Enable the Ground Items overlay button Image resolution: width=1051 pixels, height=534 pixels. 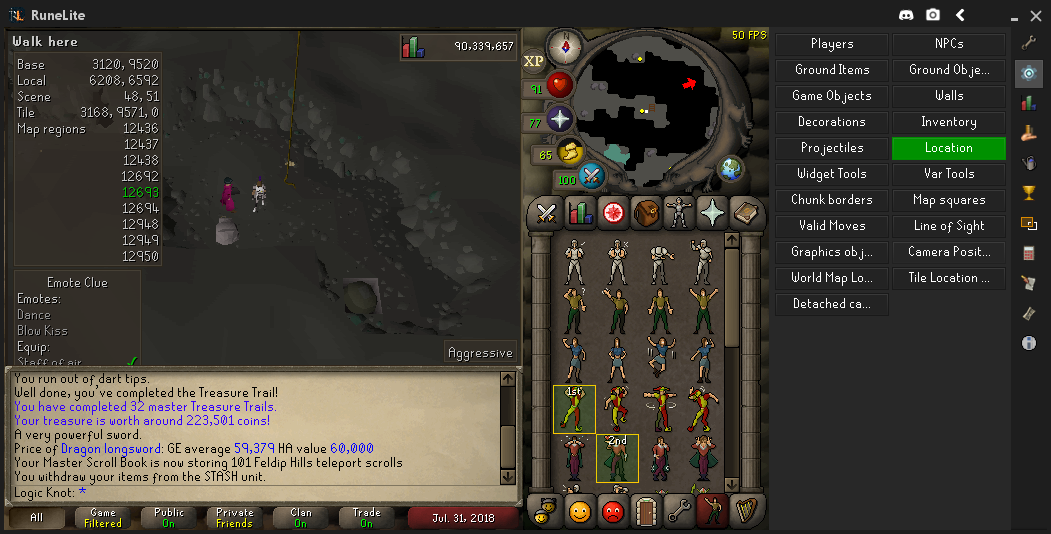[832, 70]
